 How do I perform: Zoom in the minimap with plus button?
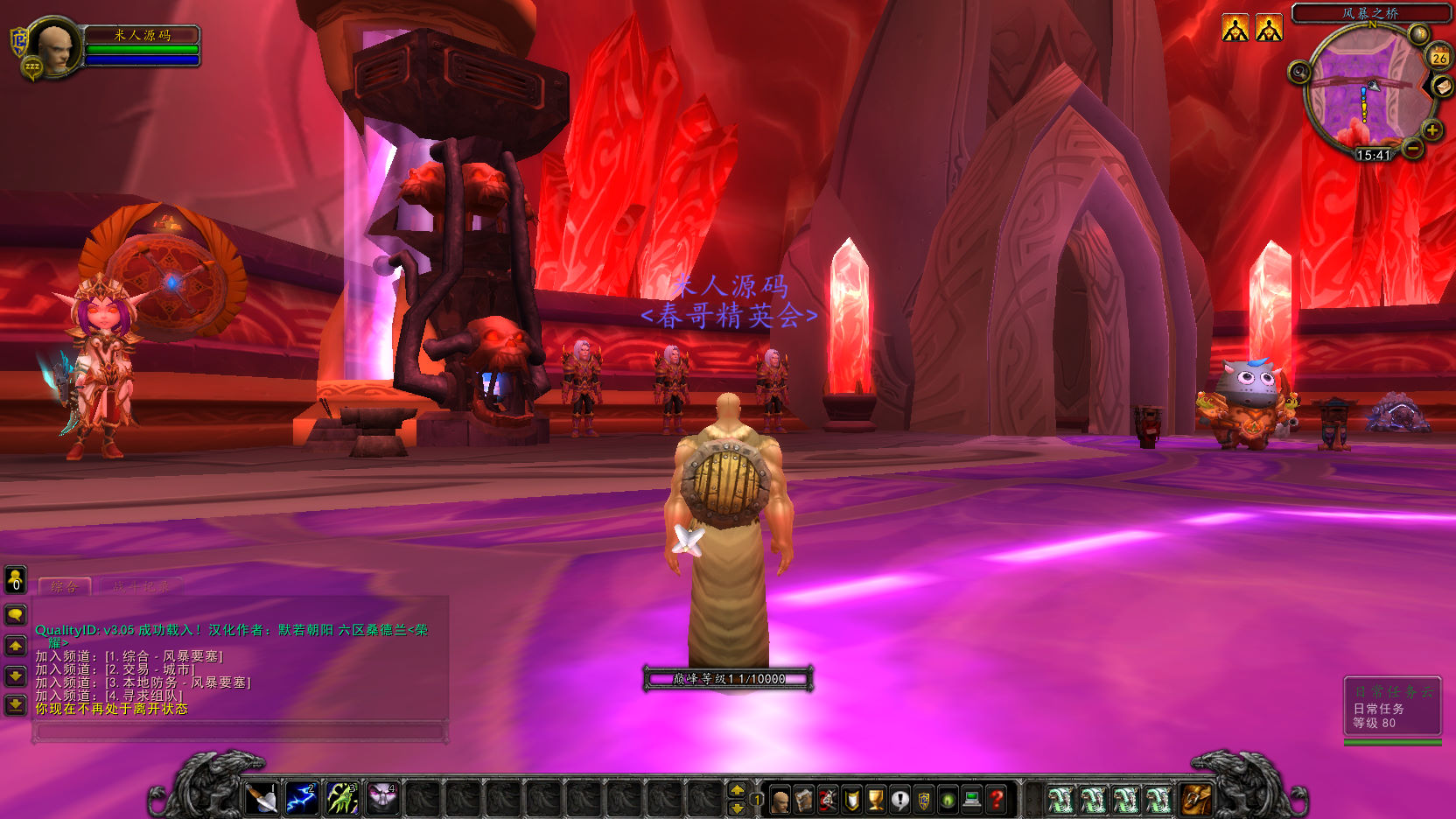1432,130
